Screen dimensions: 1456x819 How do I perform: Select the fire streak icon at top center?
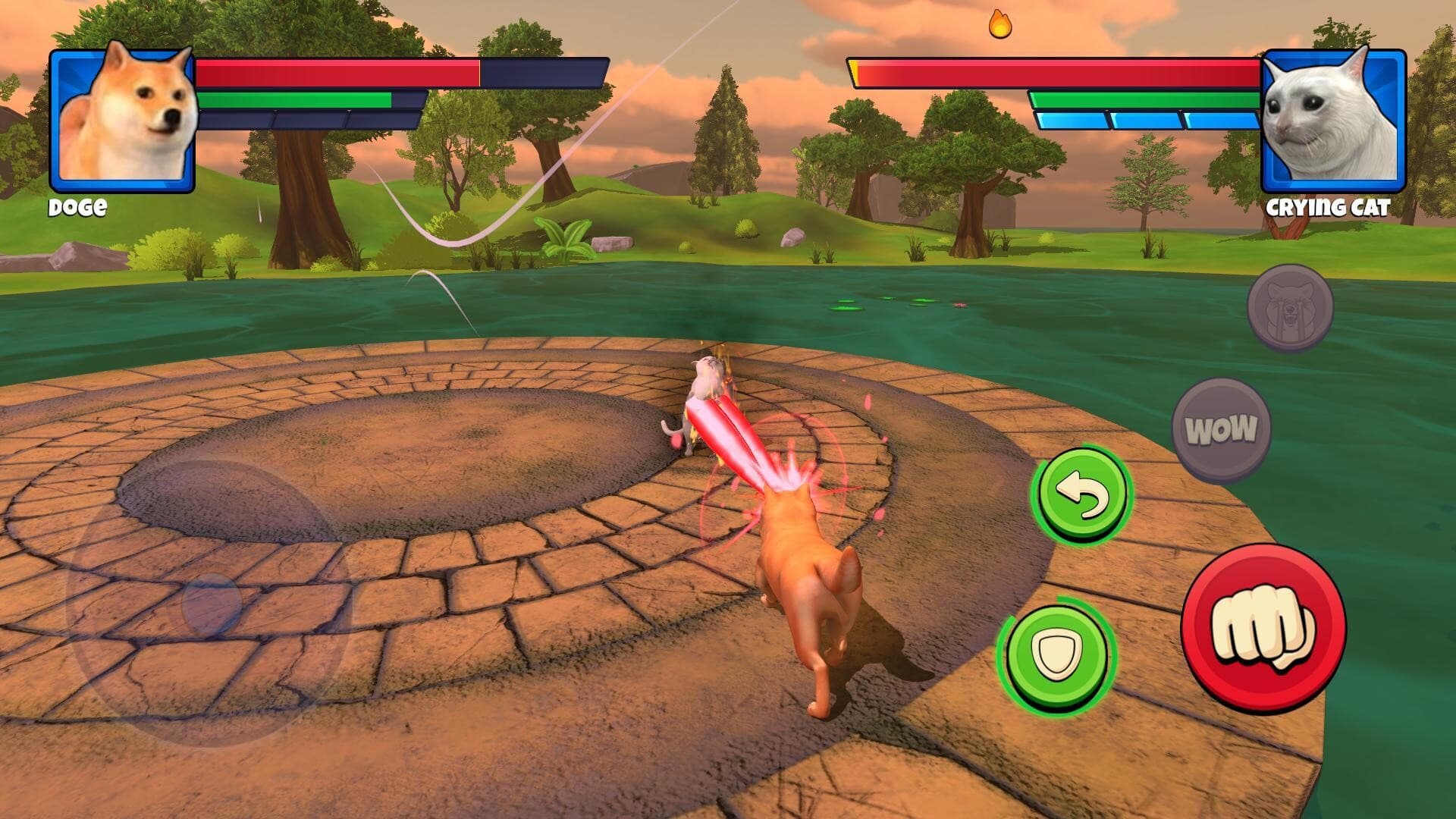[998, 25]
